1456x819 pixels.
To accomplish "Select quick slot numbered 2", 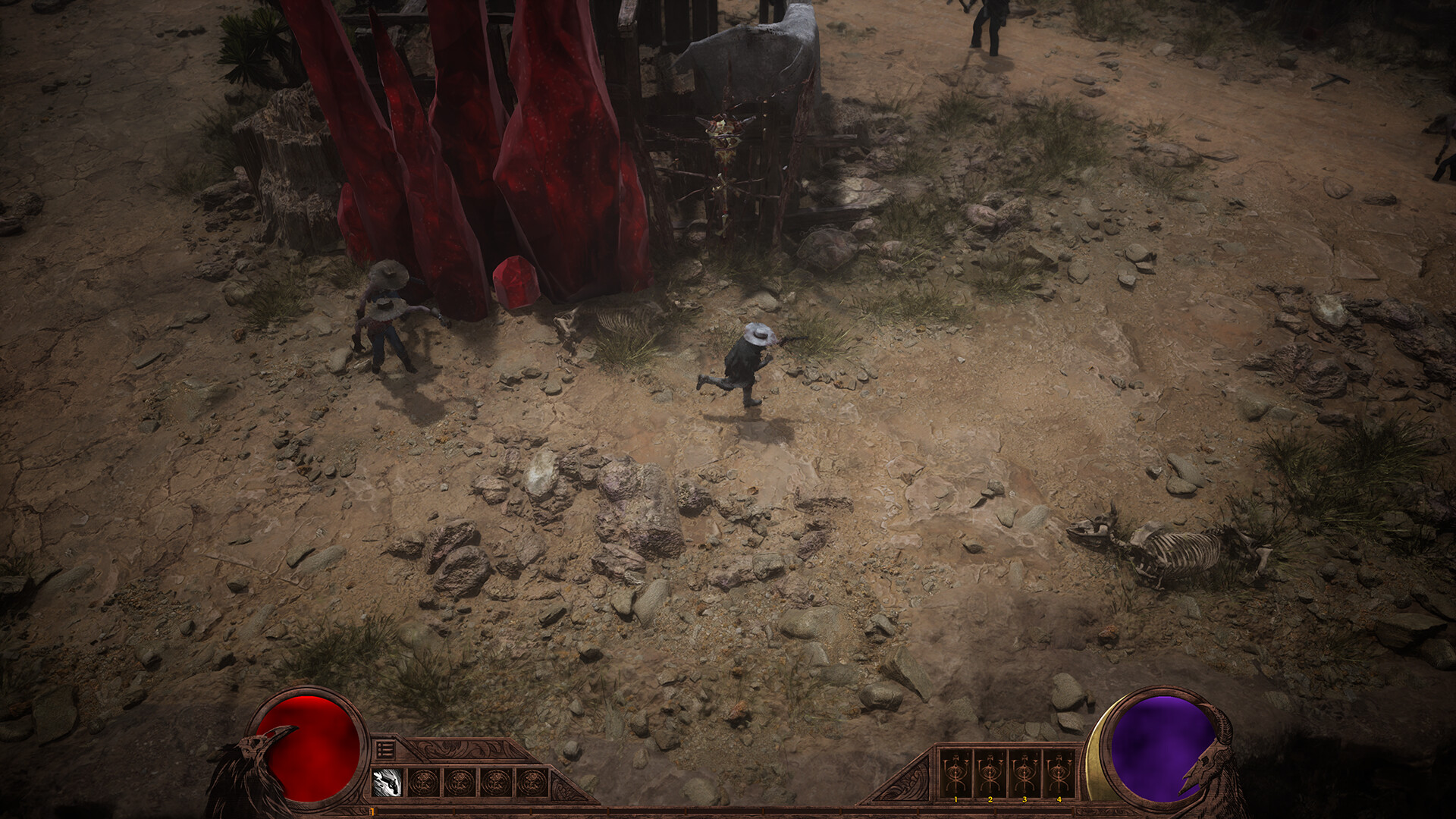I will pyautogui.click(x=990, y=773).
